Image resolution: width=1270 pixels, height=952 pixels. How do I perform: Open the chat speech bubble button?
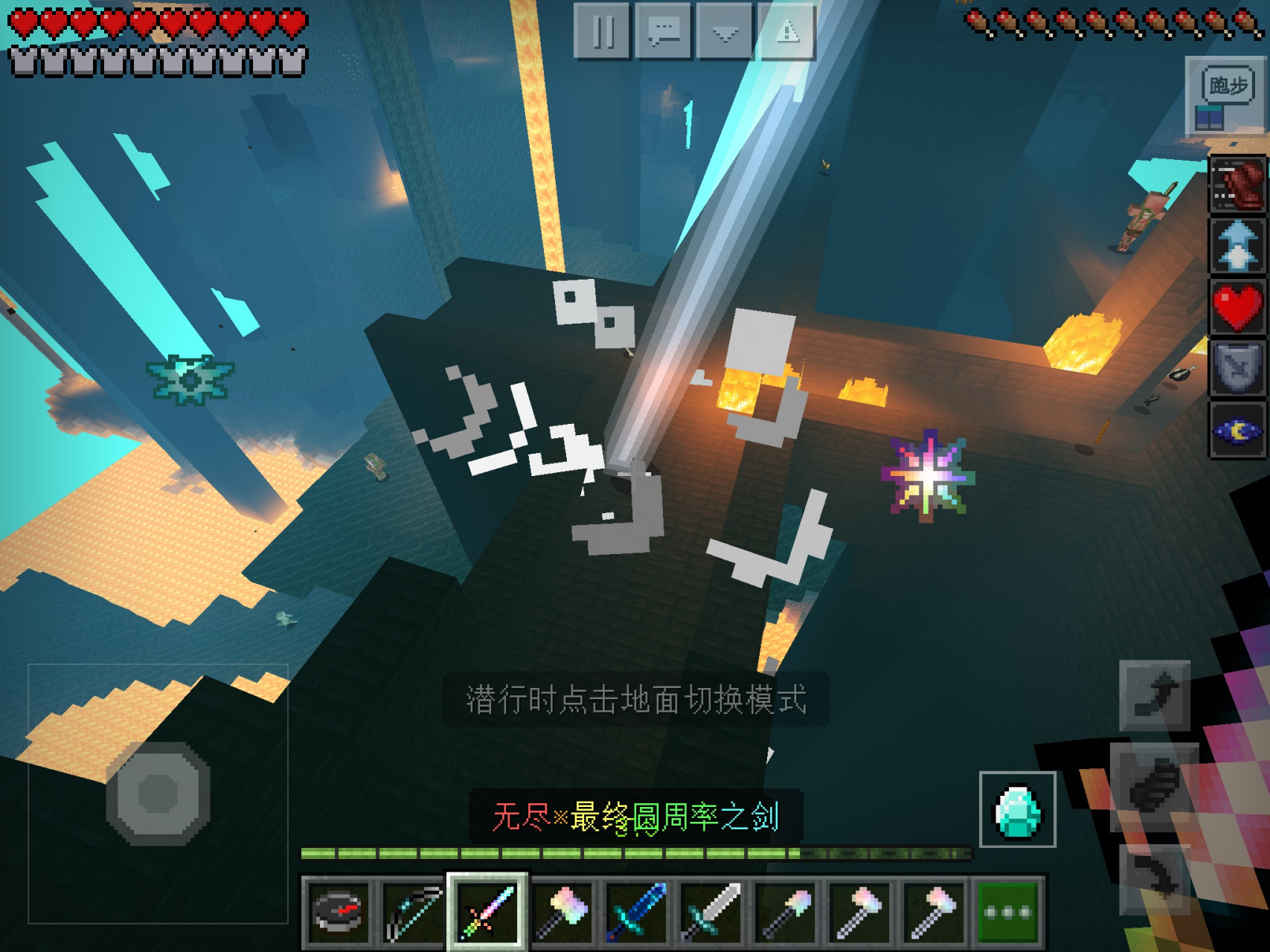664,32
